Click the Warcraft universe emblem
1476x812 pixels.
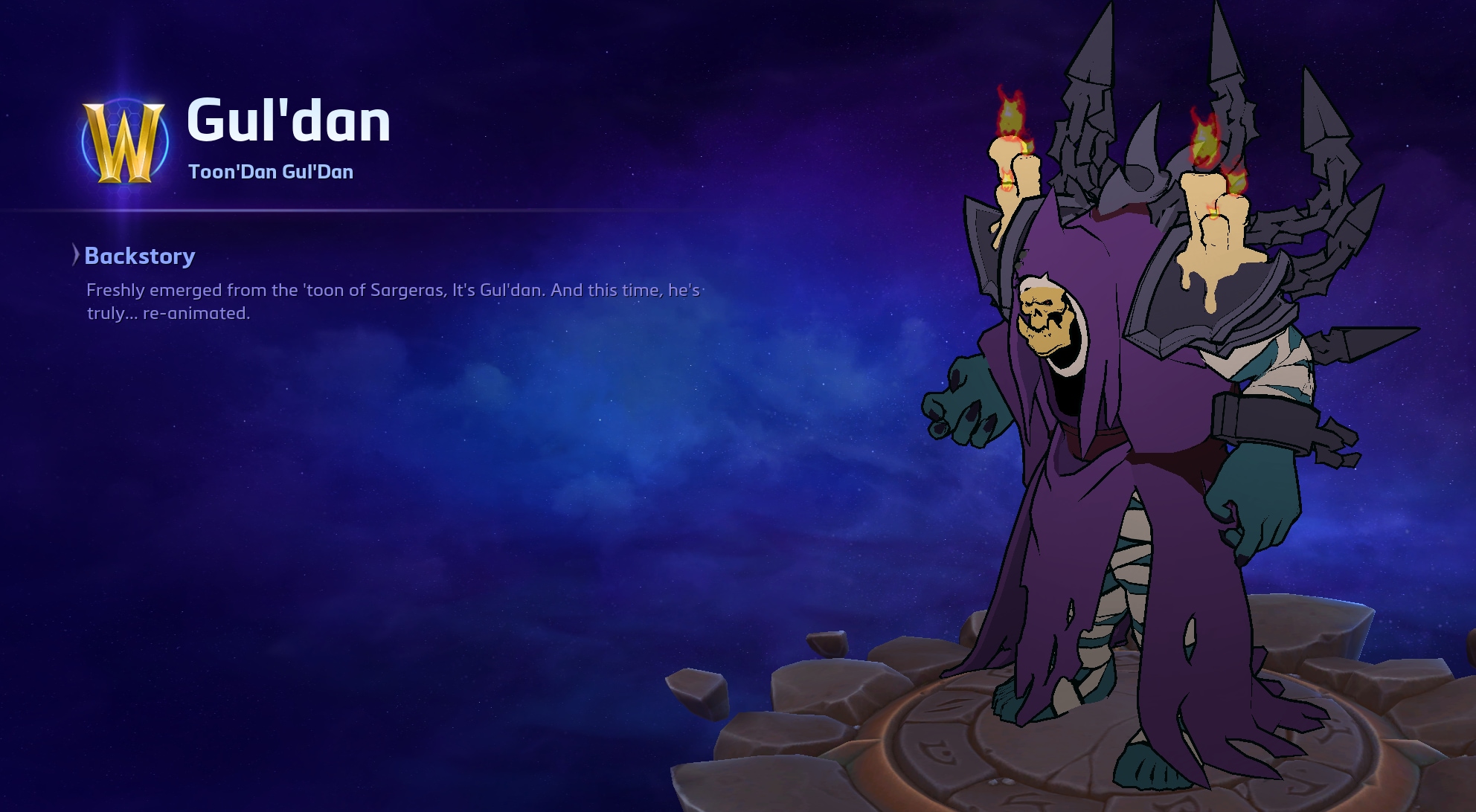click(x=124, y=143)
